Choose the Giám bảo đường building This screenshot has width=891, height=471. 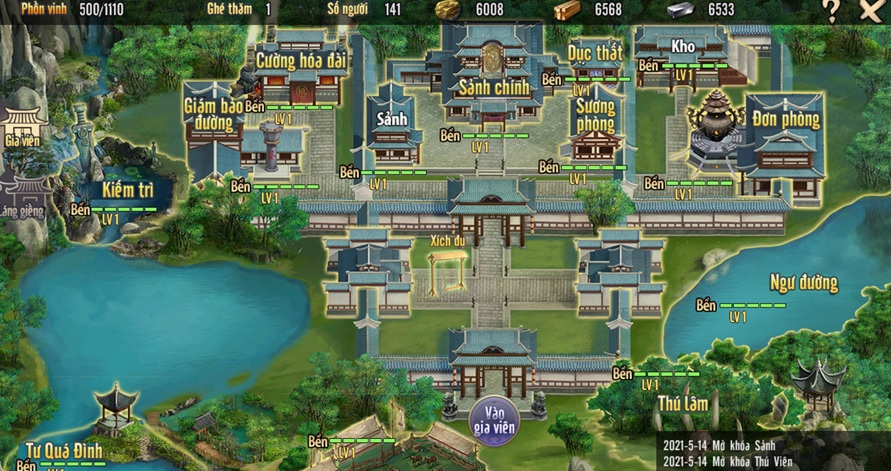click(213, 113)
